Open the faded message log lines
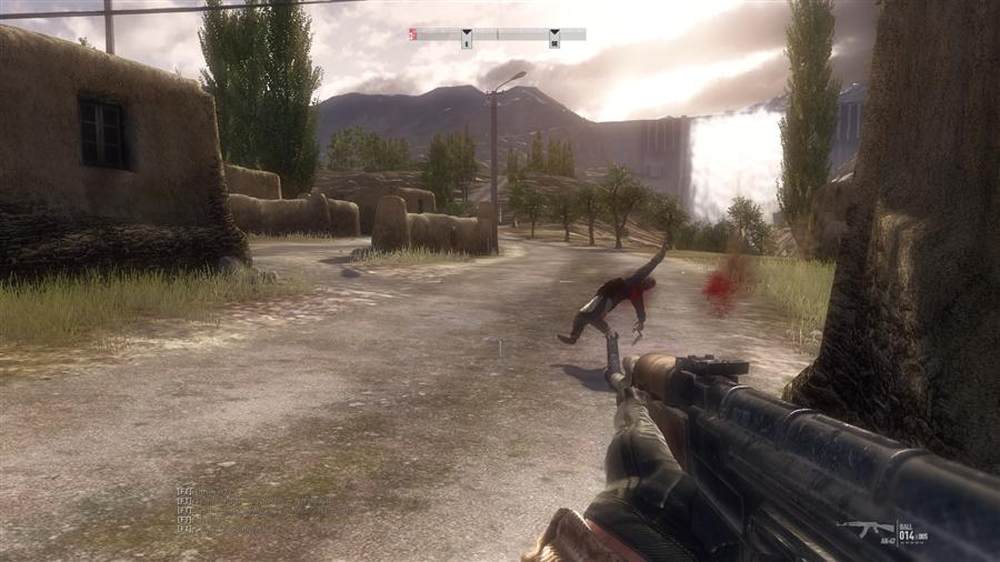This screenshot has width=1000, height=562. (186, 509)
